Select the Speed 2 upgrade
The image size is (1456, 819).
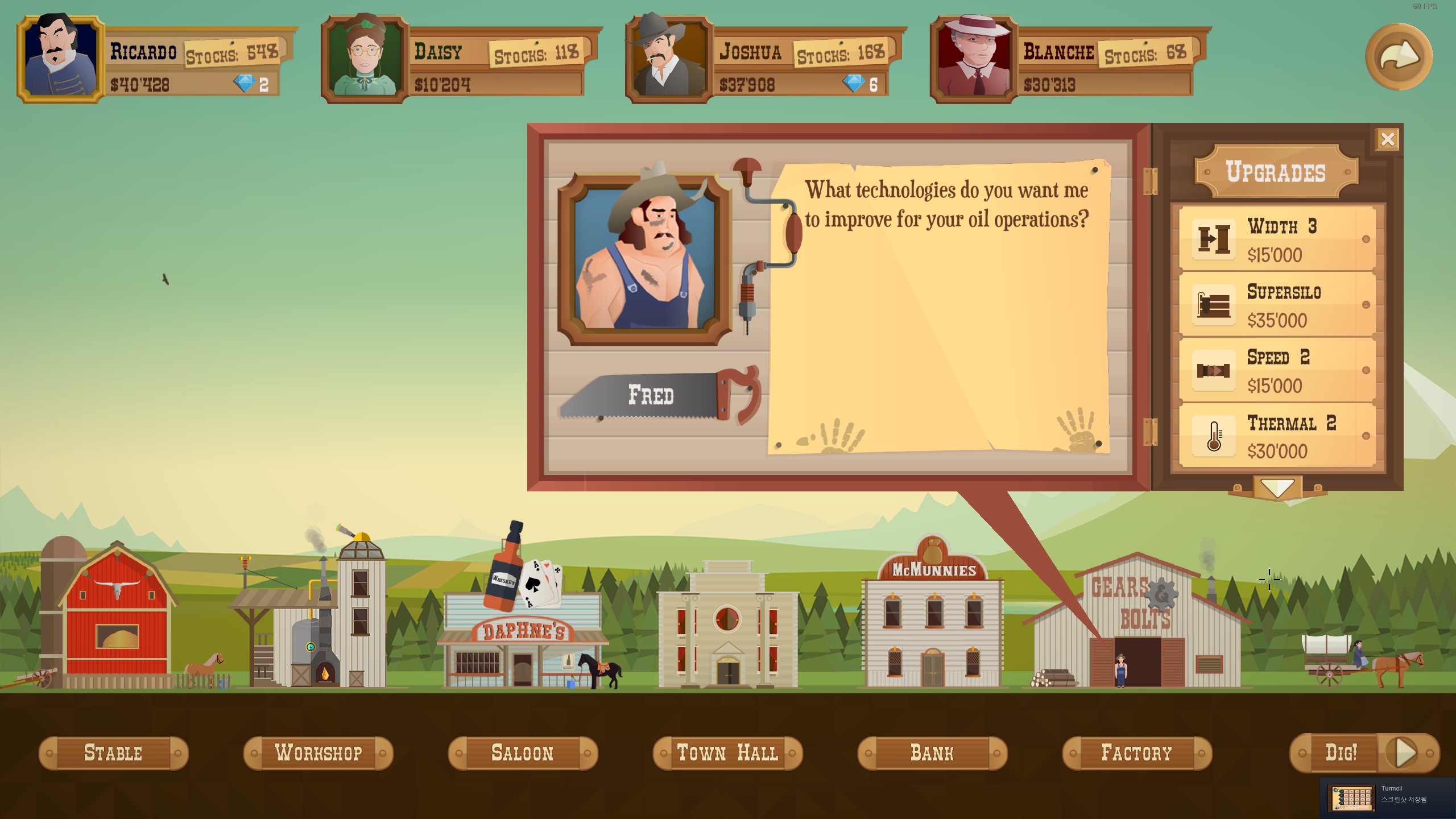pyautogui.click(x=1277, y=371)
